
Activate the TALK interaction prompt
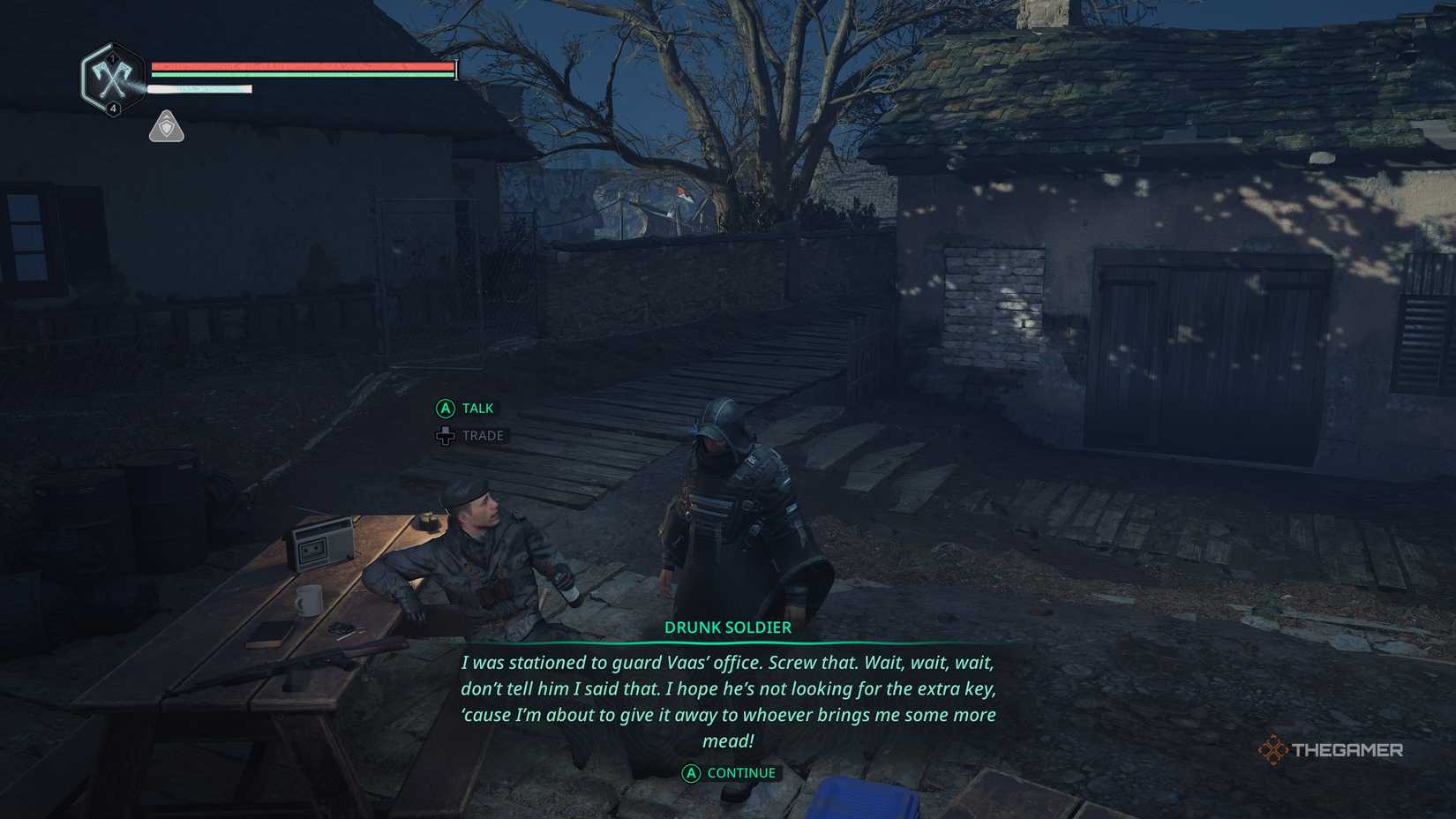point(475,408)
